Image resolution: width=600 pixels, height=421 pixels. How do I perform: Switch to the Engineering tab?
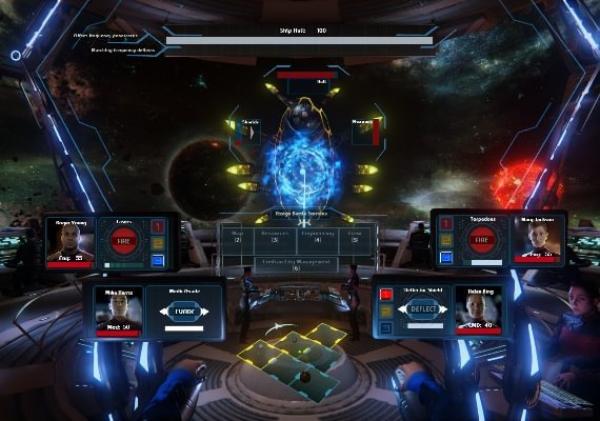pos(325,238)
